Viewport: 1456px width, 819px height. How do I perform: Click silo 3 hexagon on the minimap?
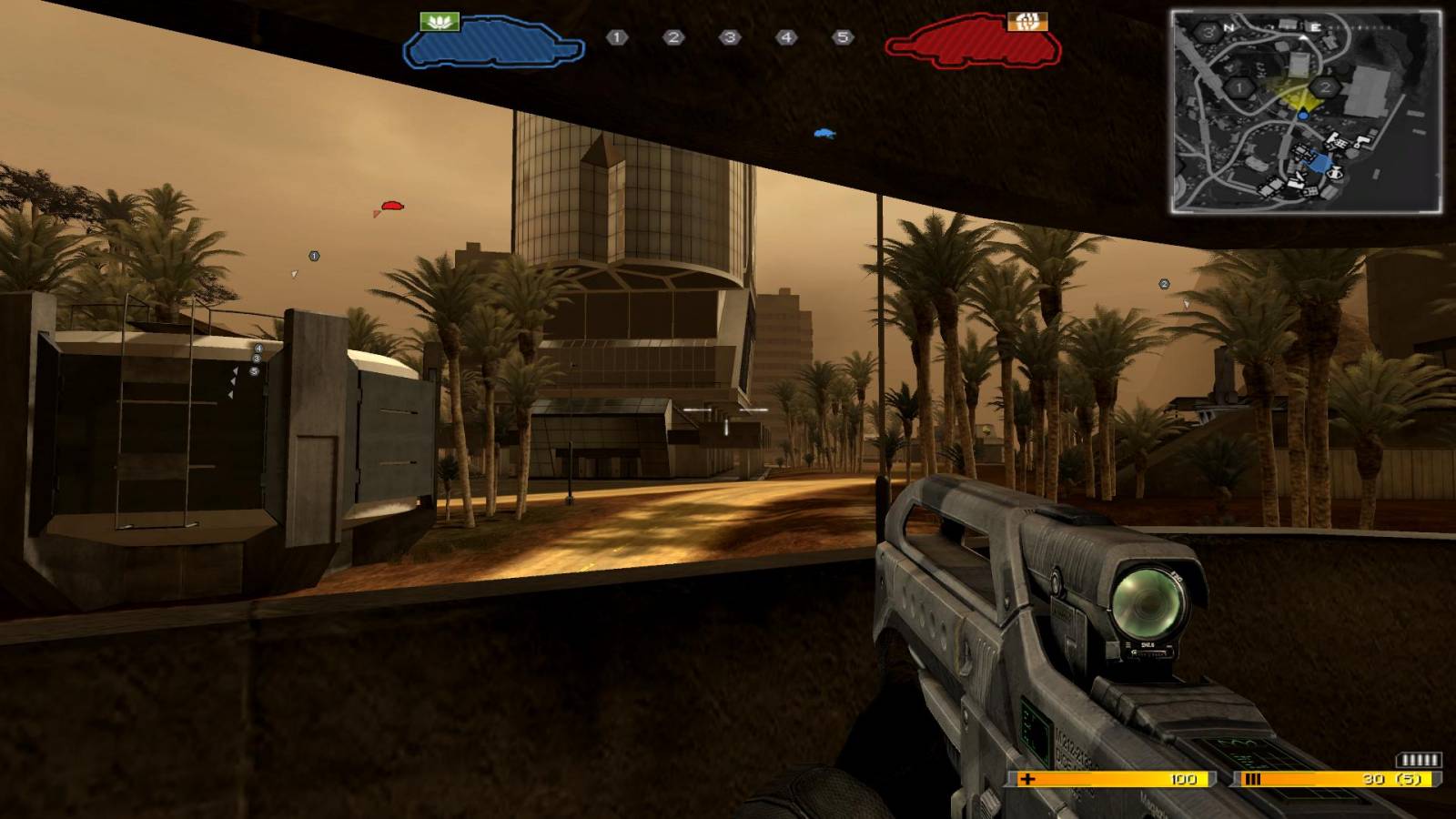(x=1208, y=32)
